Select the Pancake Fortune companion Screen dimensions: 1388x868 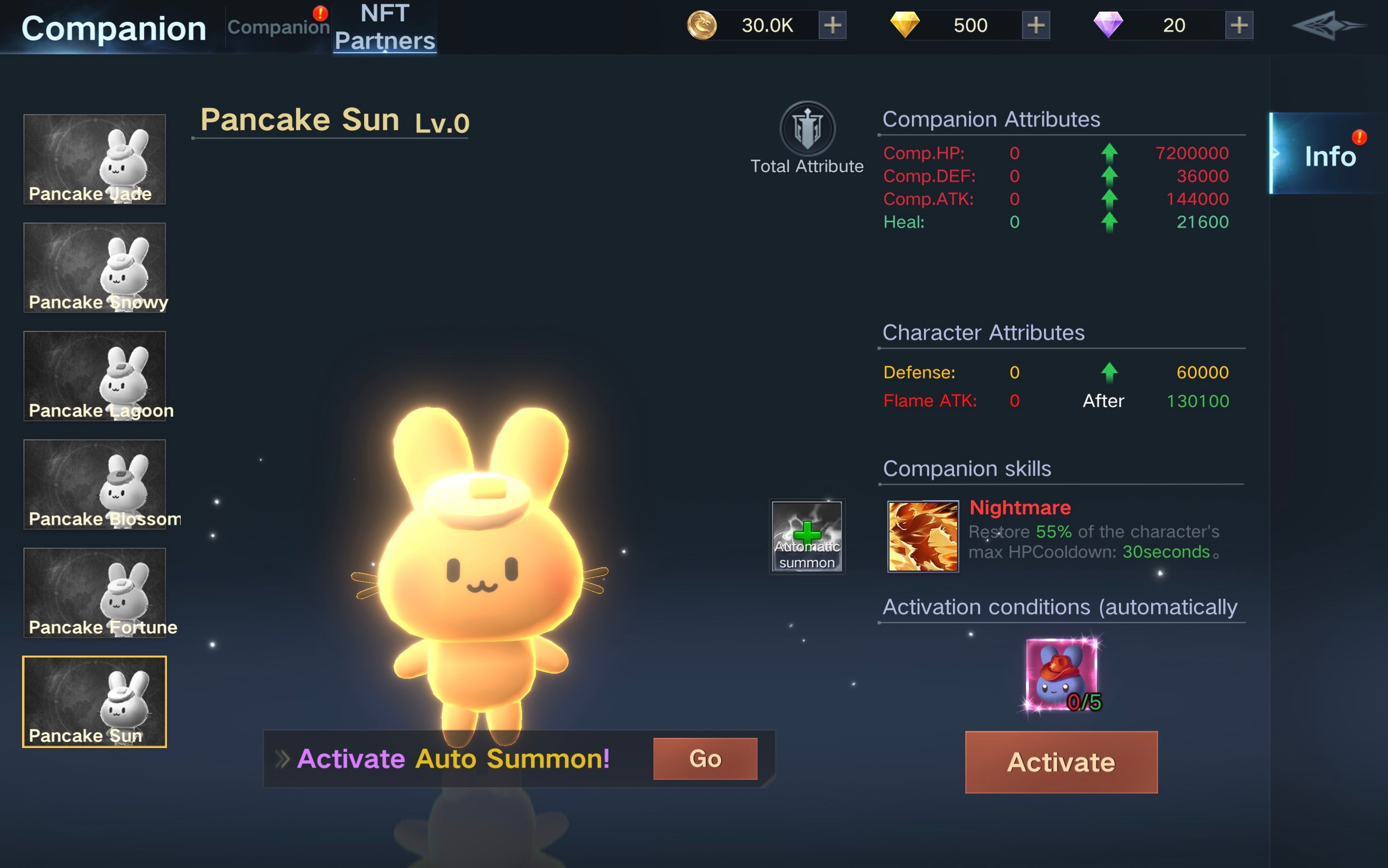point(95,593)
